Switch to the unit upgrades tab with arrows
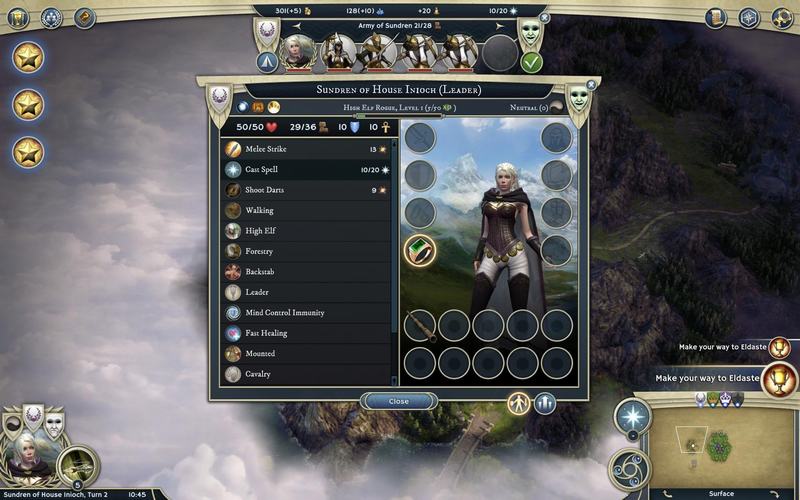Viewport: 800px width, 500px height. (545, 403)
